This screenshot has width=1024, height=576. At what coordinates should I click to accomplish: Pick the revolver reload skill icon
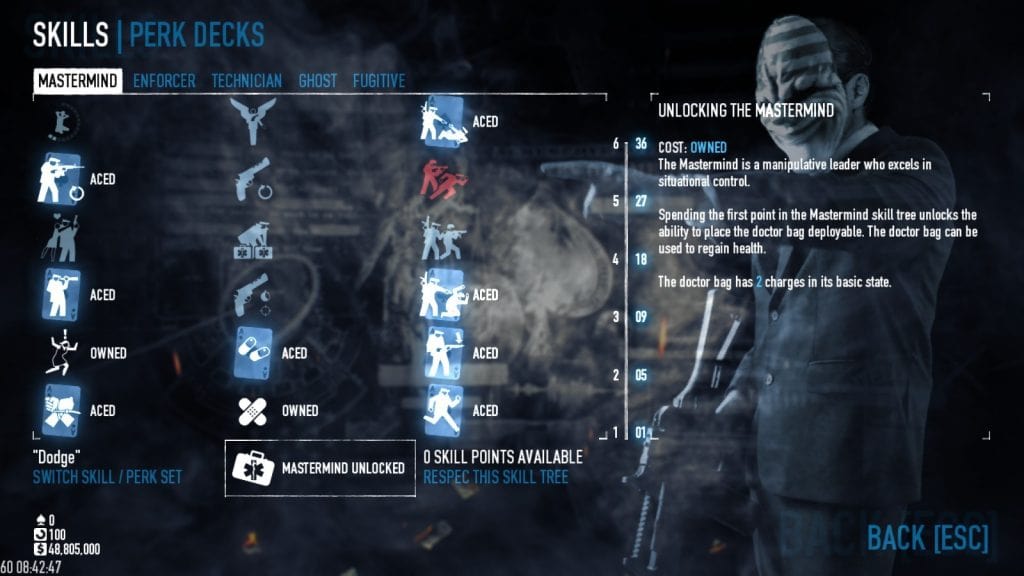251,180
